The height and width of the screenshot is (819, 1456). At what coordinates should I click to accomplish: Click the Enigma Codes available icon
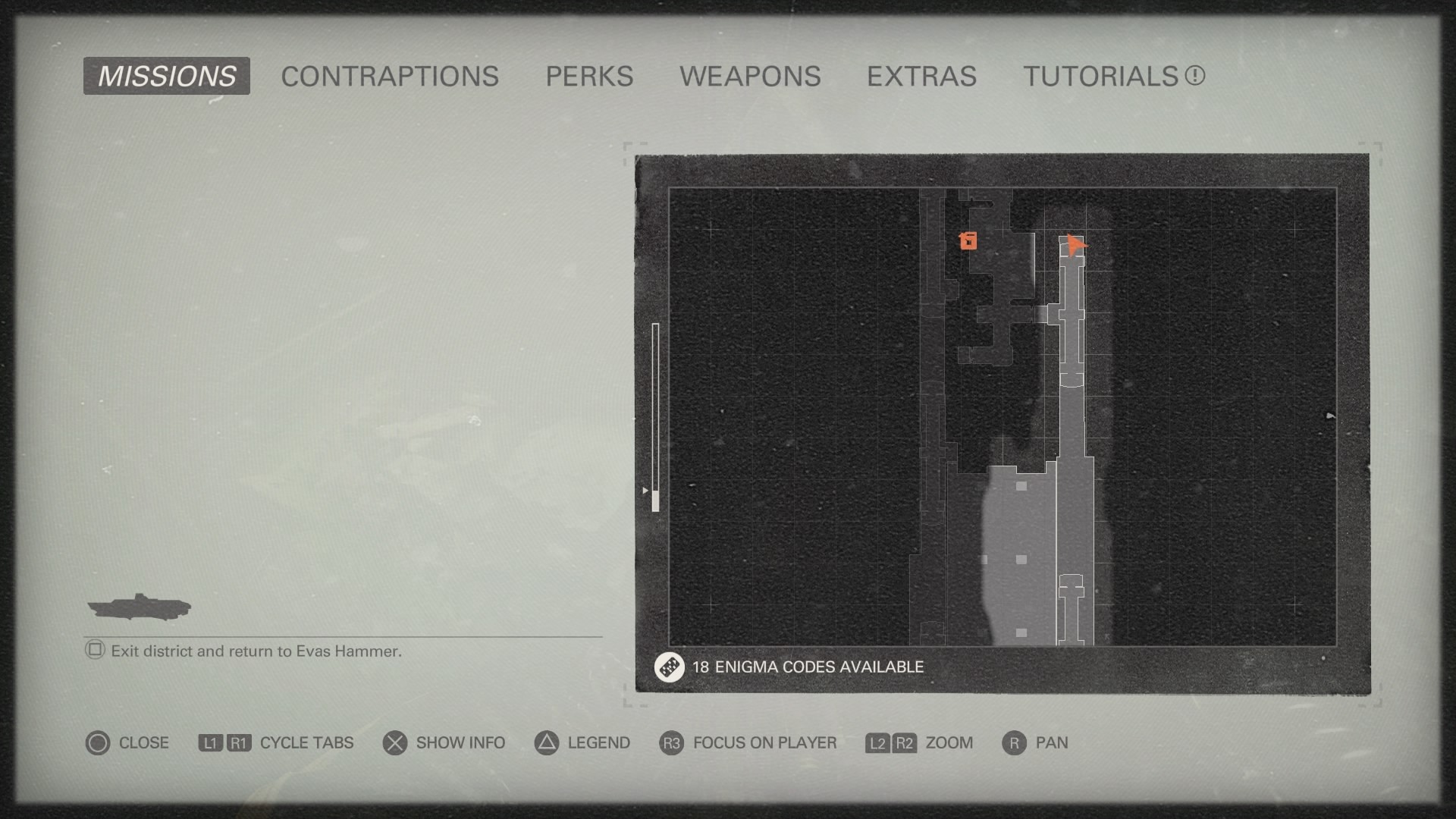(669, 667)
